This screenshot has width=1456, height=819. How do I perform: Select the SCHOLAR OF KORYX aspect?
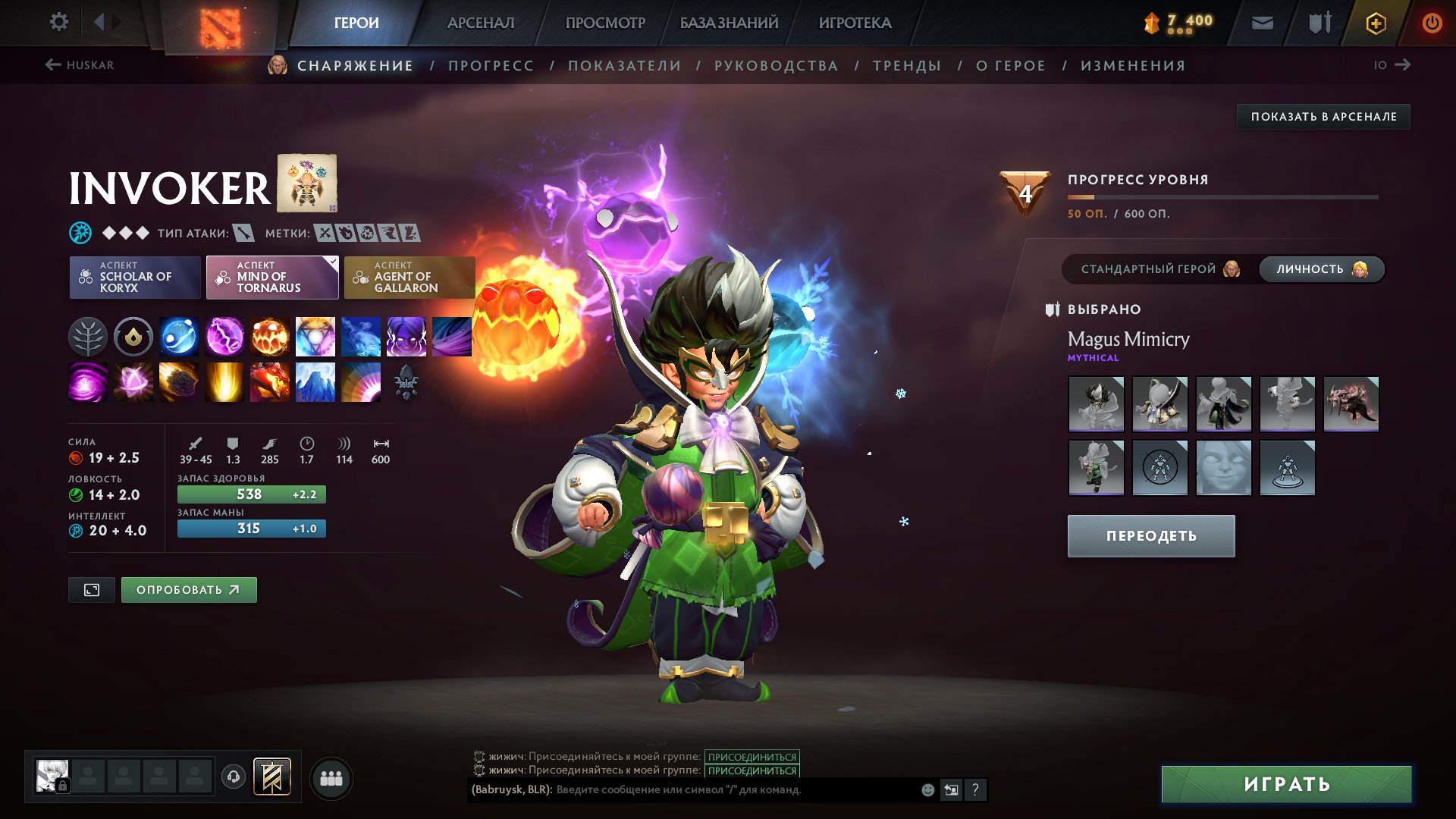coord(134,278)
